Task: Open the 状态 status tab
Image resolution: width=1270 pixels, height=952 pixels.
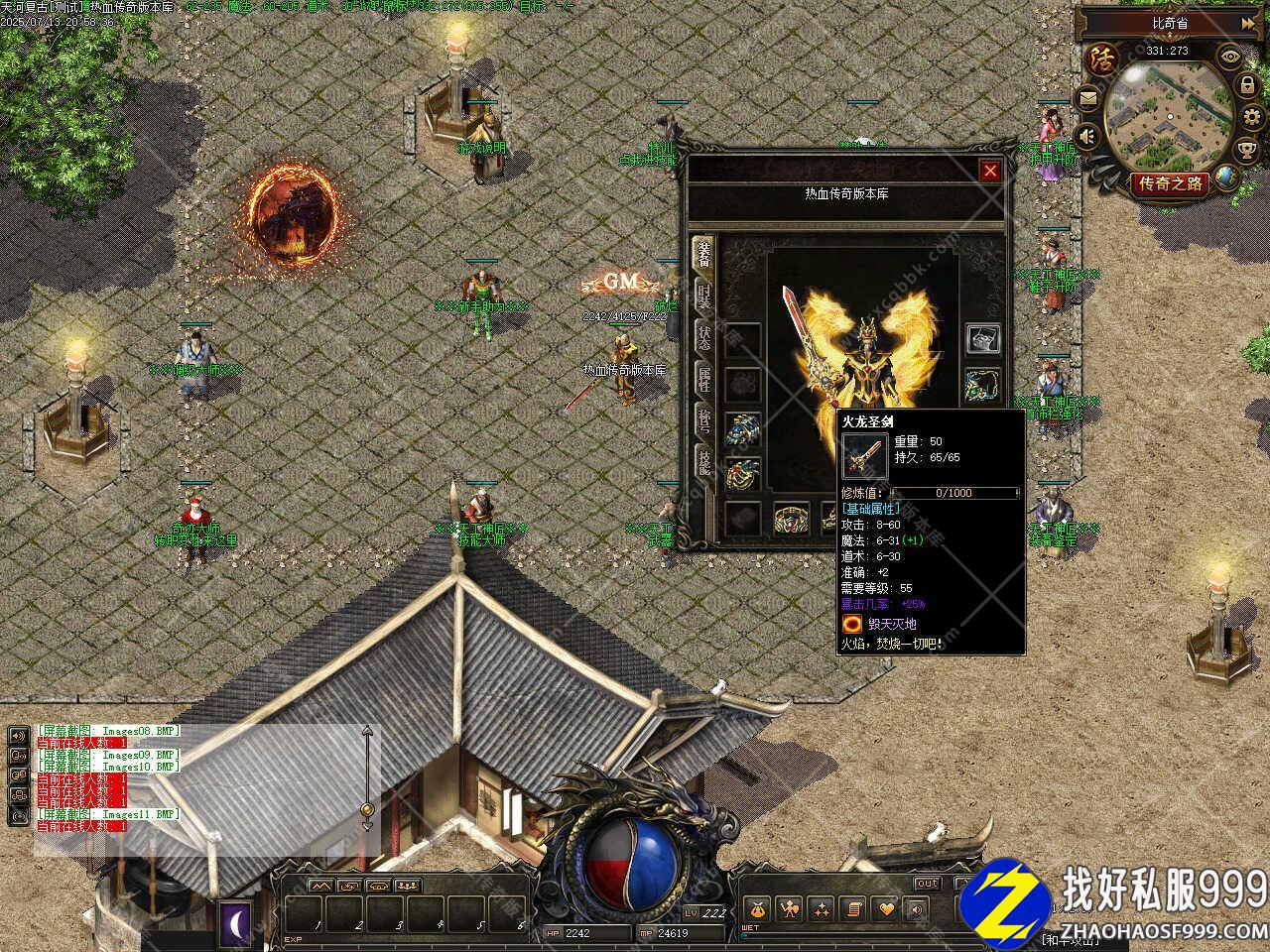Action: coord(703,337)
